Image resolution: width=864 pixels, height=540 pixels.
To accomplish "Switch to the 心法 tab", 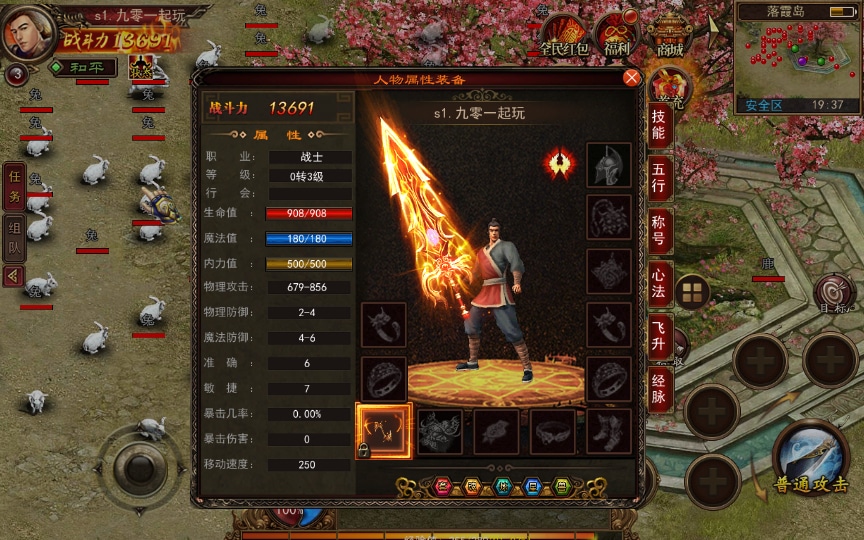I will 659,281.
